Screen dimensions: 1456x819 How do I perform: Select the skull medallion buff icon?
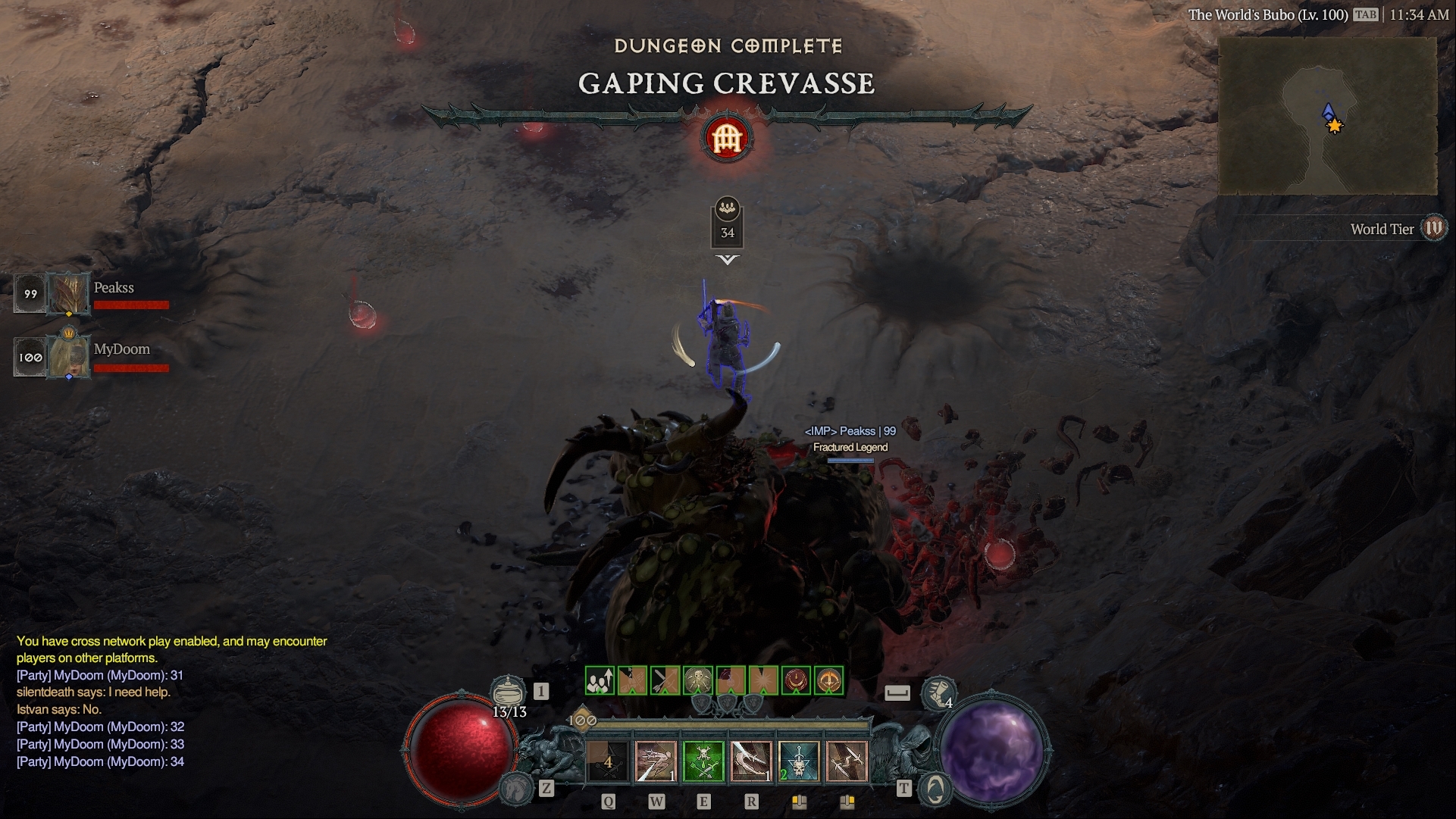pos(698,680)
